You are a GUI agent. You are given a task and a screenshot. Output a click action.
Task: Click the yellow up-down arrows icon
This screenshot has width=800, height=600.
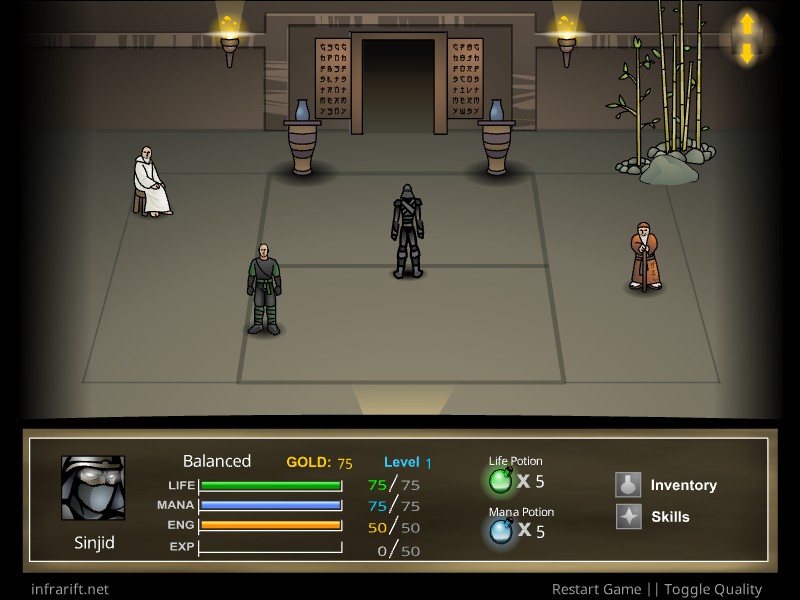coord(746,39)
